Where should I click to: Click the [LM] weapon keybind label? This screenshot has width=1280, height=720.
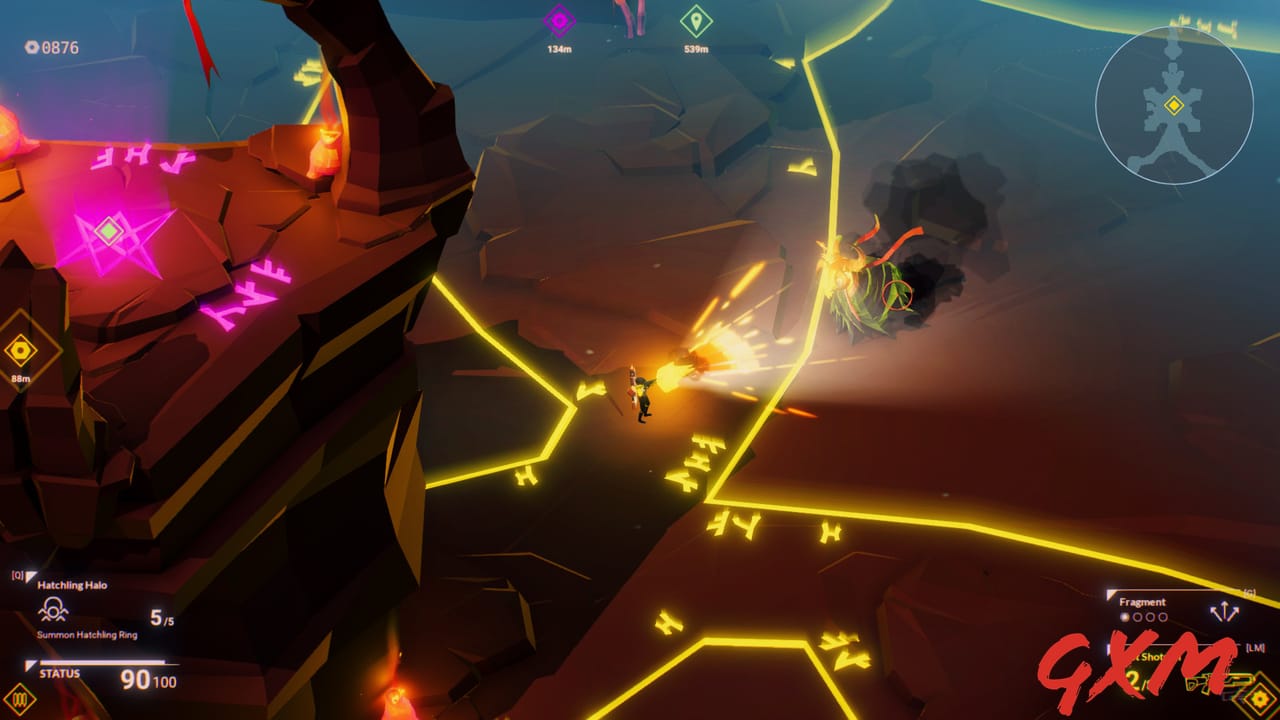1254,648
